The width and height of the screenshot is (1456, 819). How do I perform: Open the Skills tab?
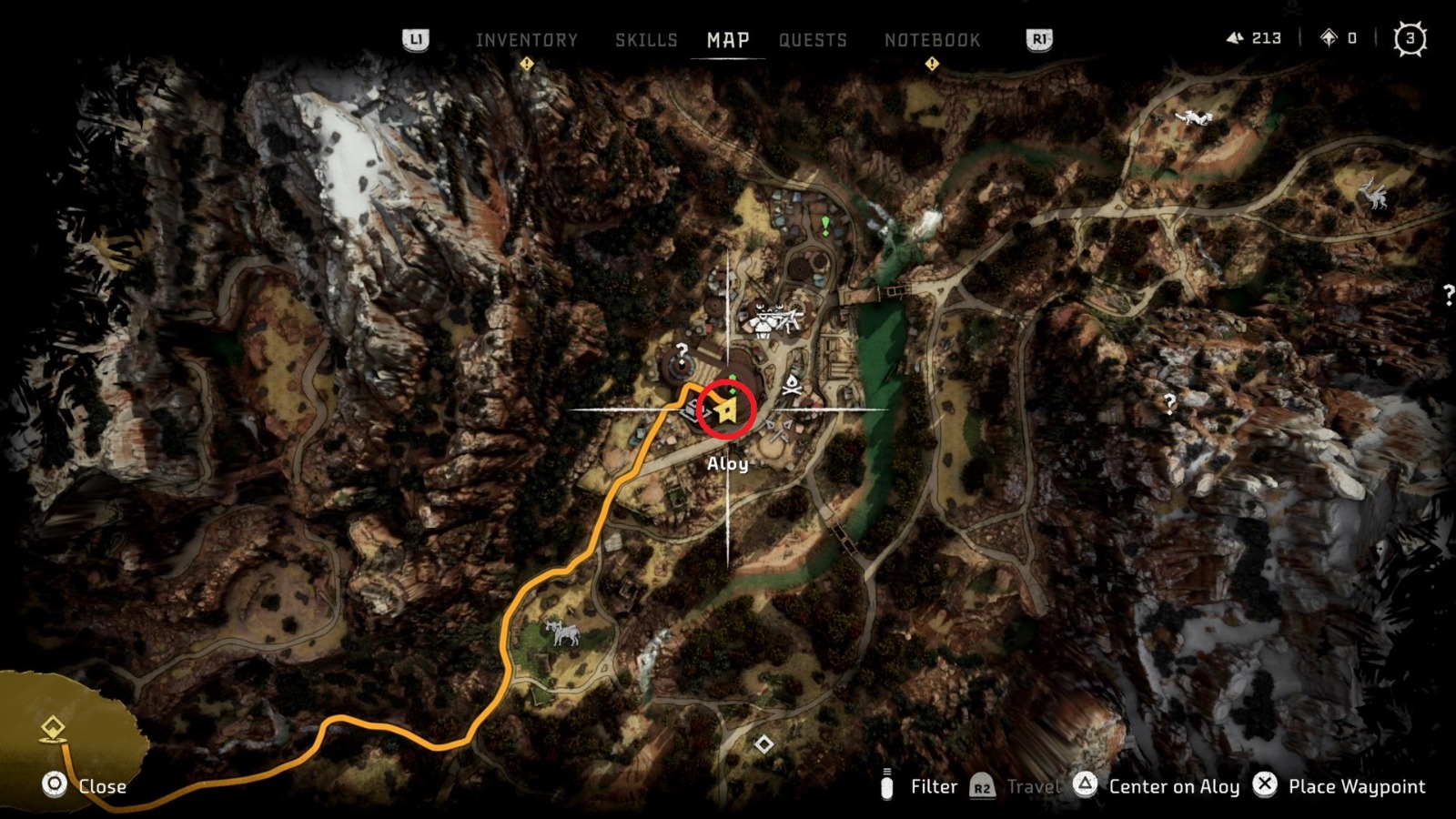tap(646, 39)
